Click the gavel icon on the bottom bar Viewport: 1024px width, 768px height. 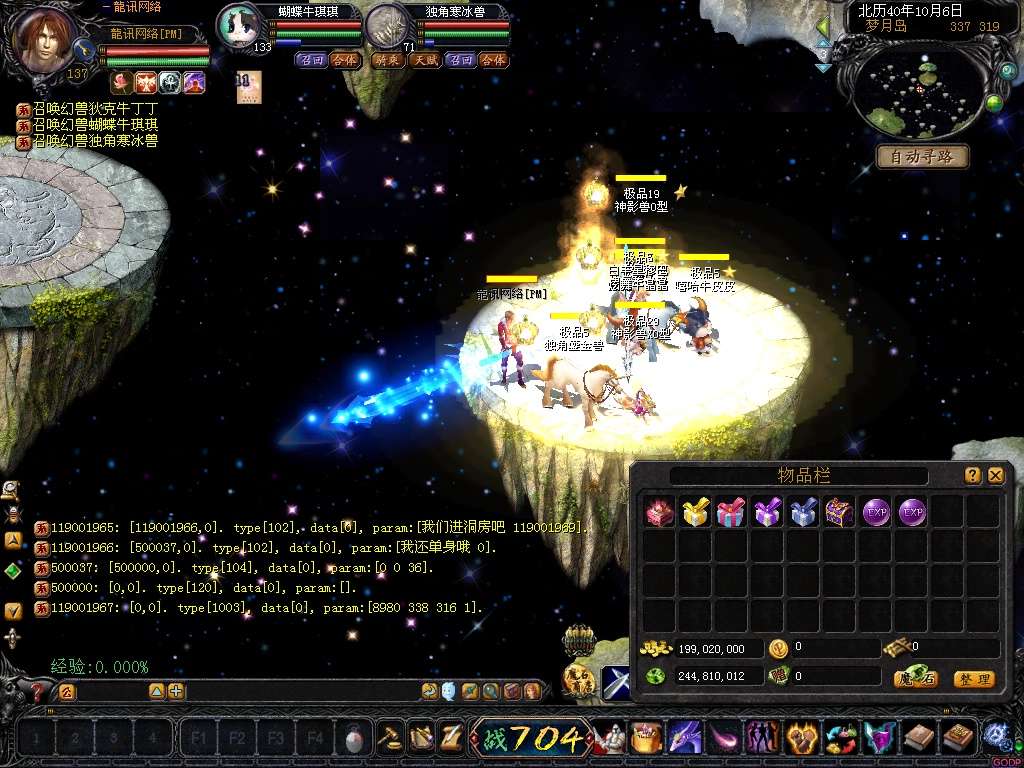[390, 738]
